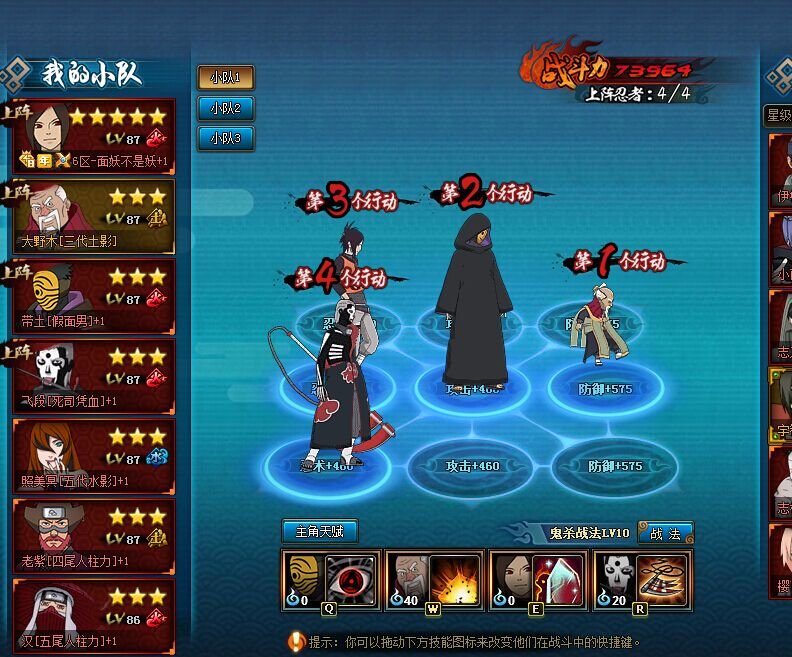The height and width of the screenshot is (657, 792).
Task: Choose the 汉 five-tails ninja card
Action: coord(94,614)
